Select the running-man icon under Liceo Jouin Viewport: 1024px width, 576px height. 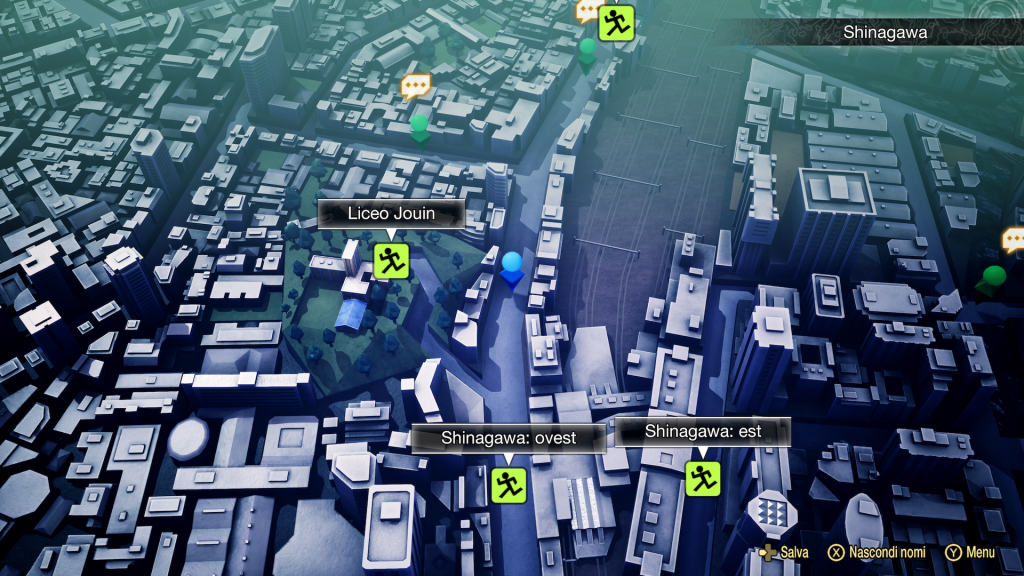pos(390,261)
